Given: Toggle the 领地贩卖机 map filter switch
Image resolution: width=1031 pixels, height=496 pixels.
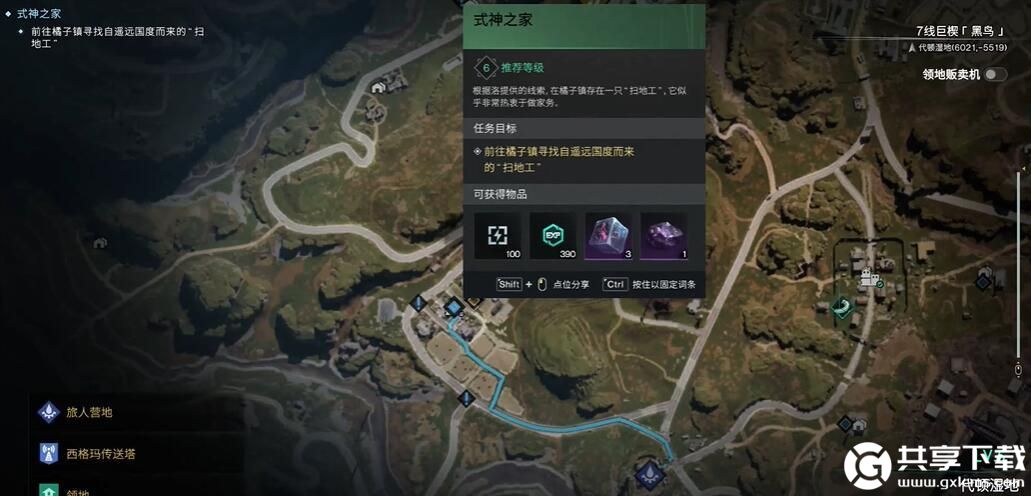Looking at the screenshot, I should [x=994, y=74].
